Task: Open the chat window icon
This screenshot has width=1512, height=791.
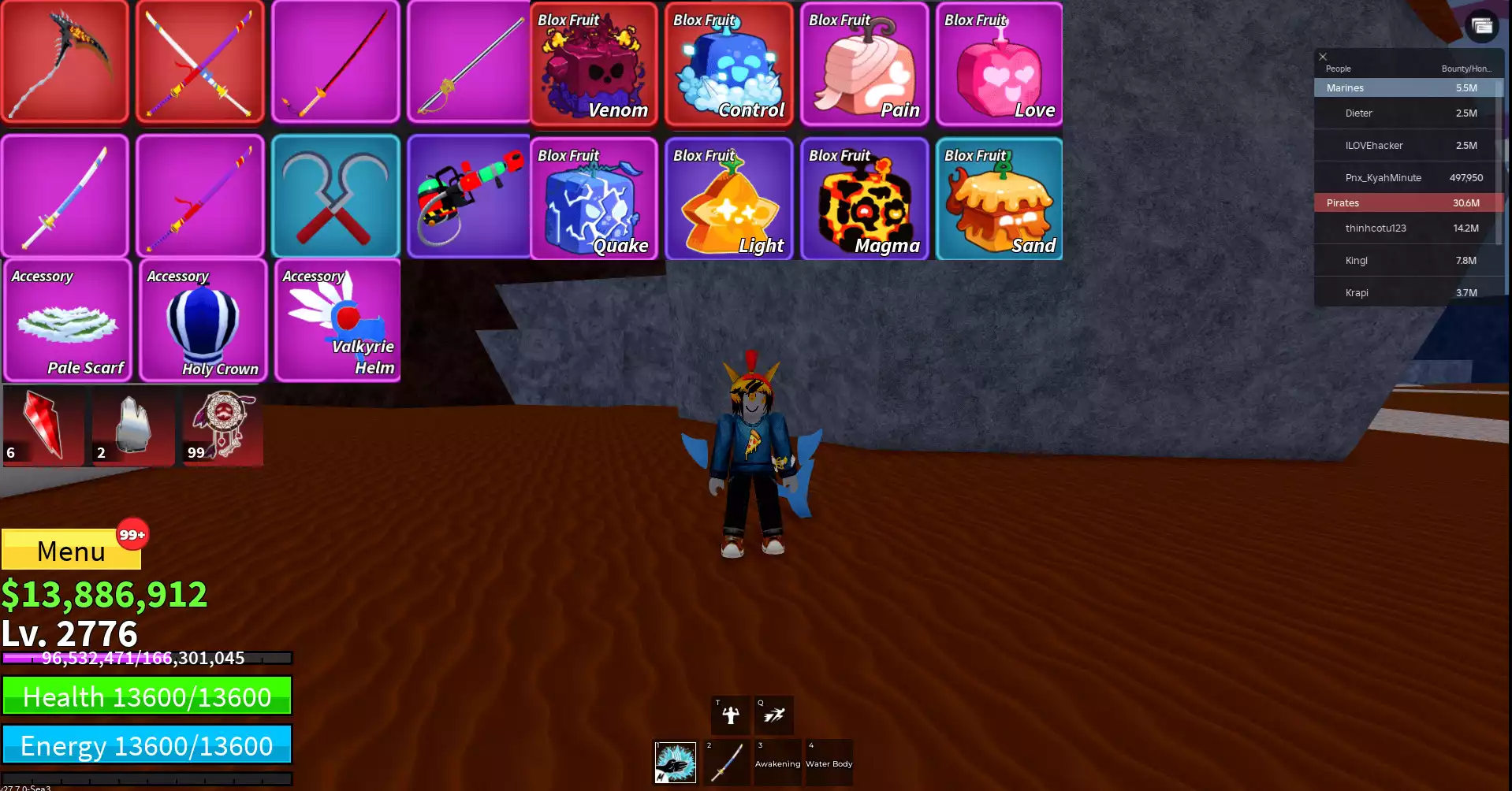Action: tap(1482, 27)
